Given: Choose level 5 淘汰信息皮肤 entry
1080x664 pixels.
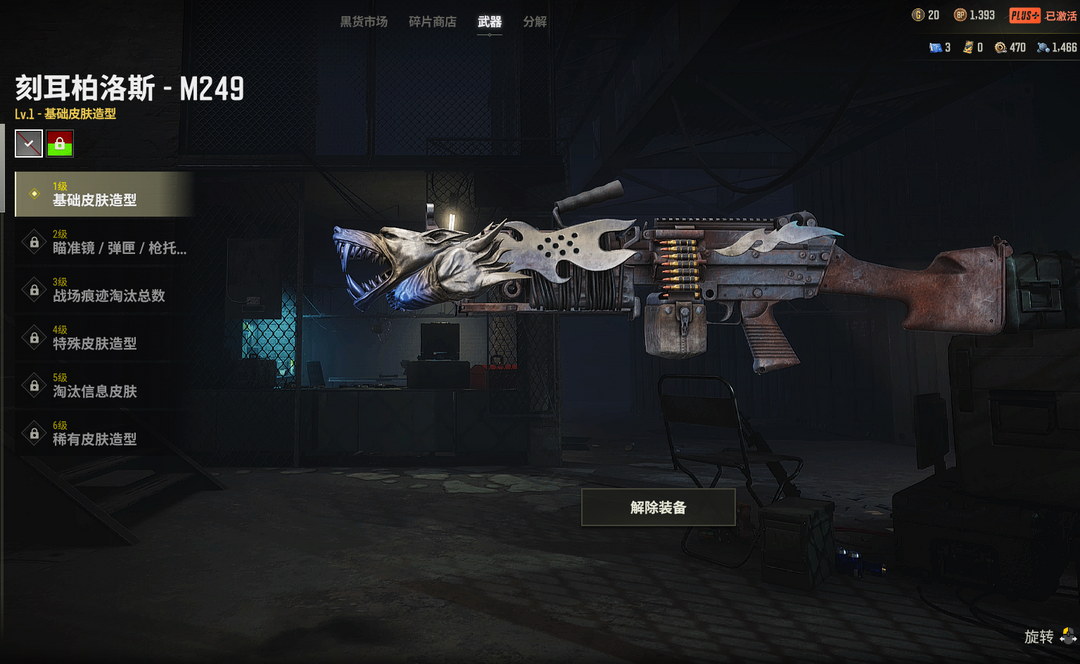Looking at the screenshot, I should coord(104,386).
